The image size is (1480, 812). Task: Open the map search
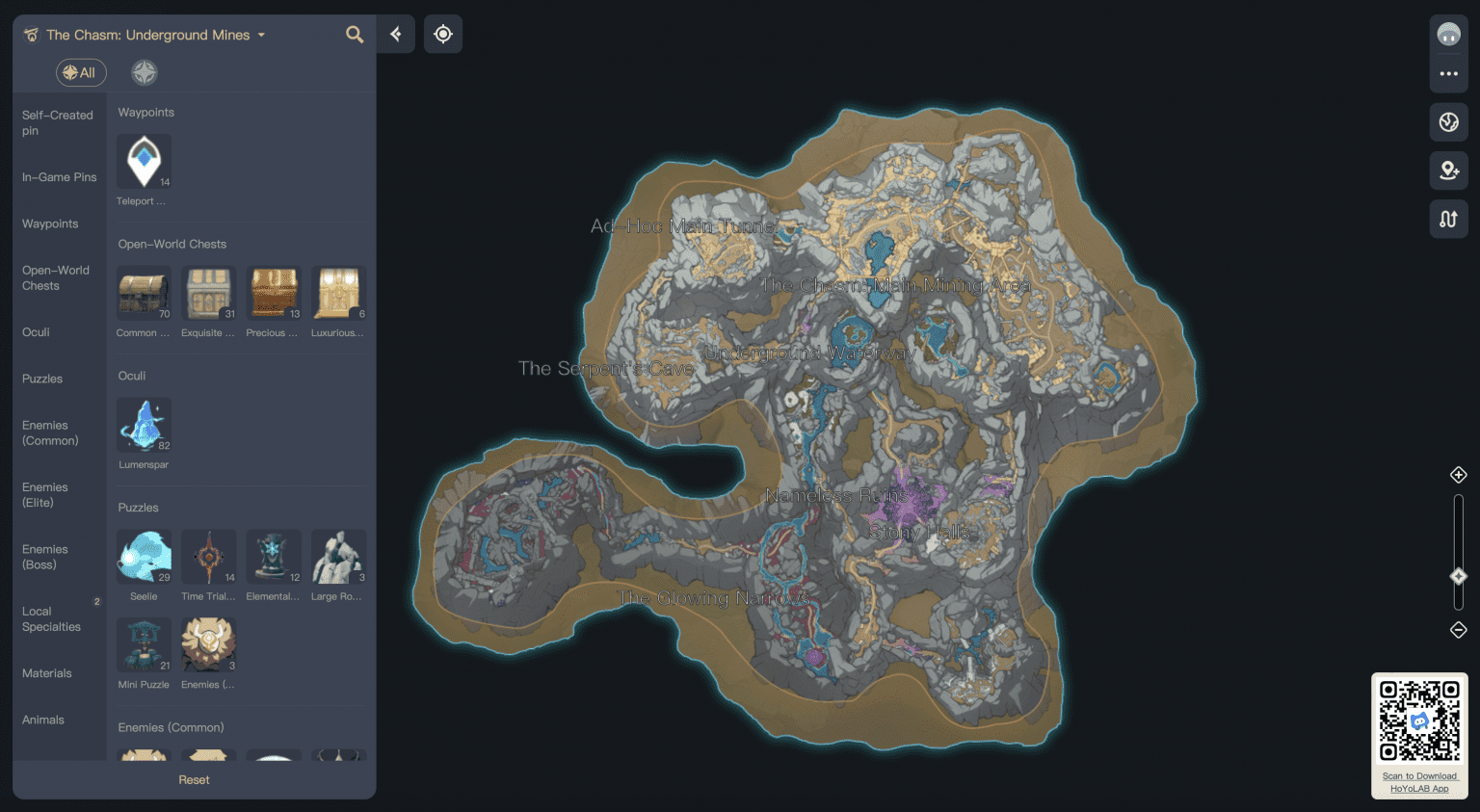click(x=354, y=34)
